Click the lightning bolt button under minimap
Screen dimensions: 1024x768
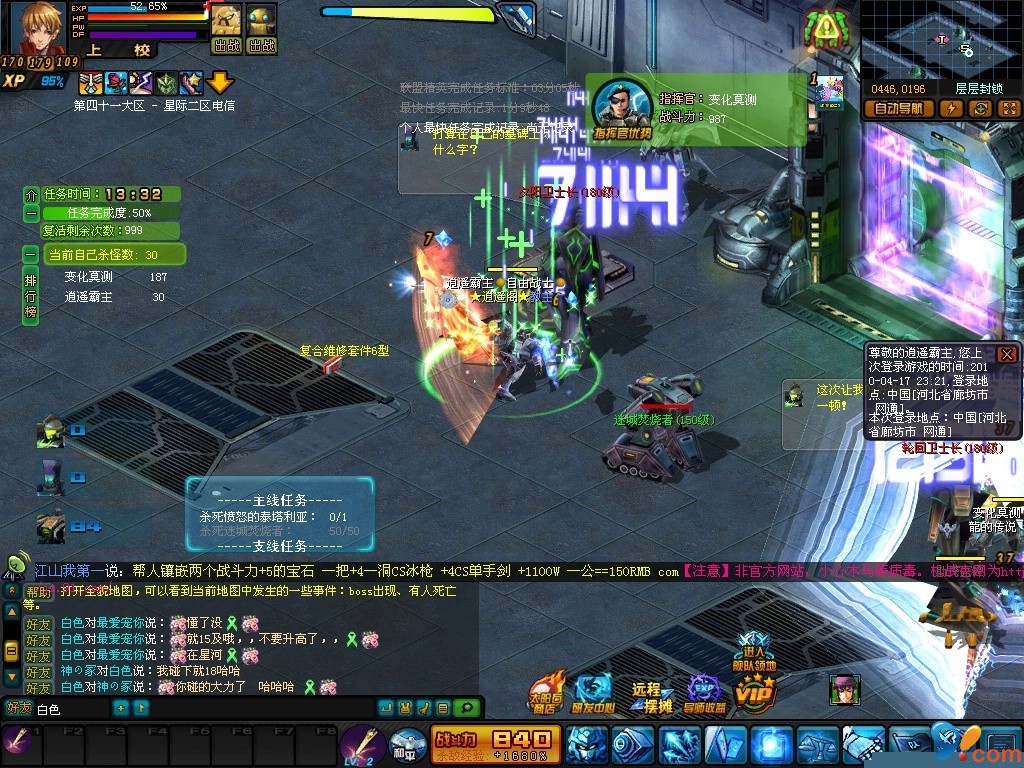click(951, 109)
